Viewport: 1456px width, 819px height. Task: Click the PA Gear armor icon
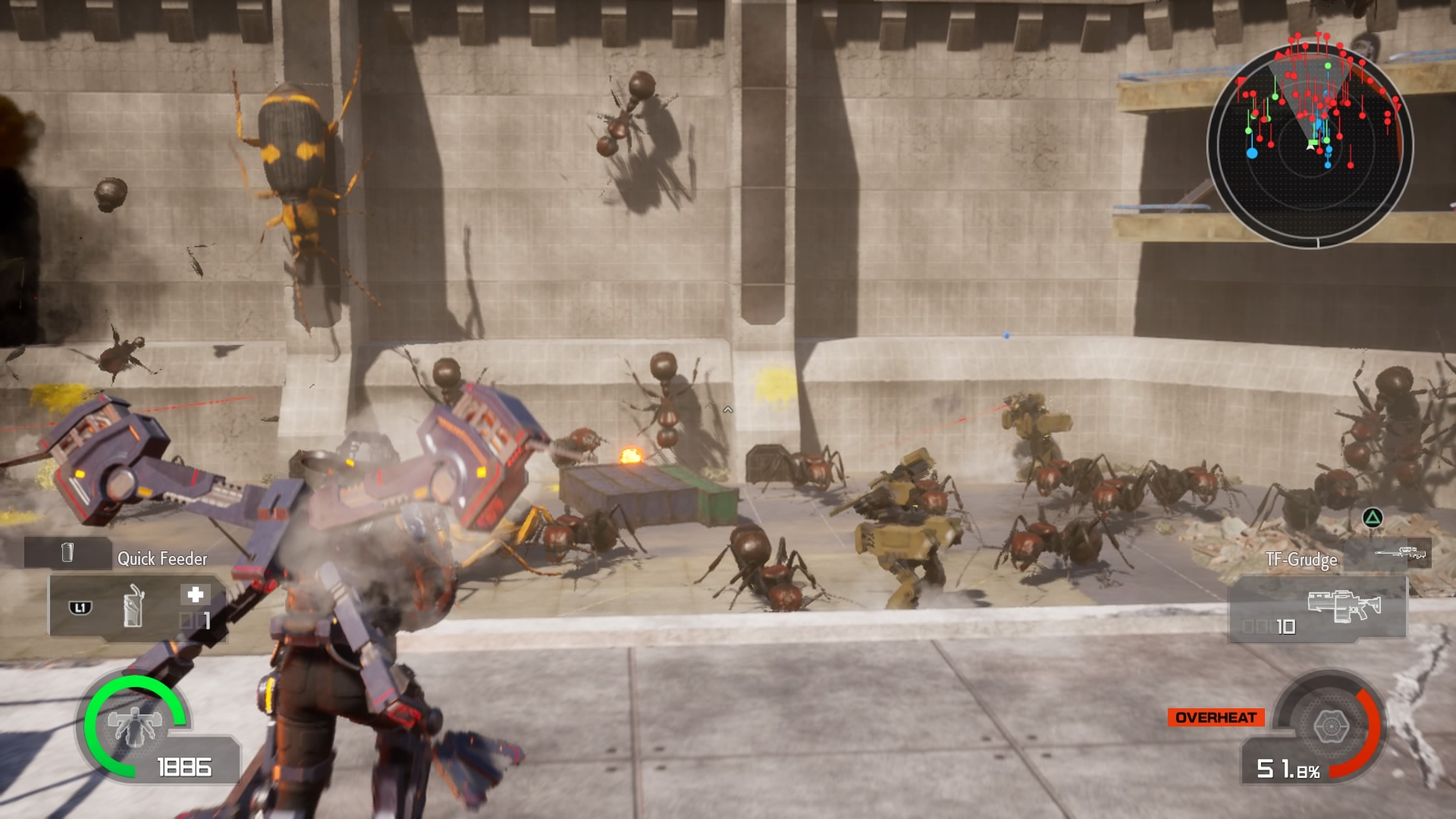[x=134, y=723]
